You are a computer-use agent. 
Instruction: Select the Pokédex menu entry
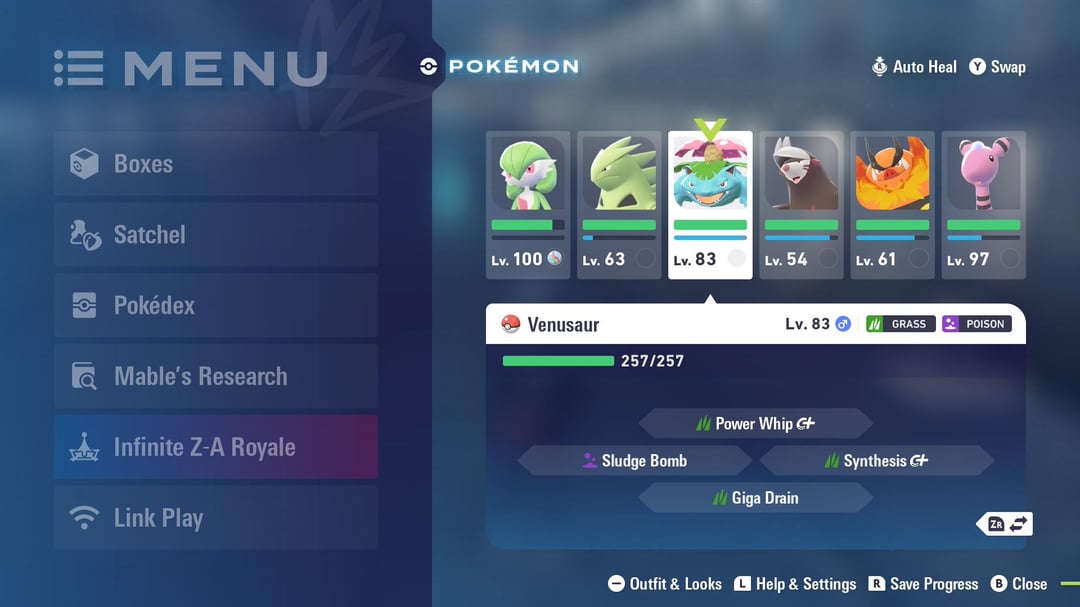tap(215, 306)
